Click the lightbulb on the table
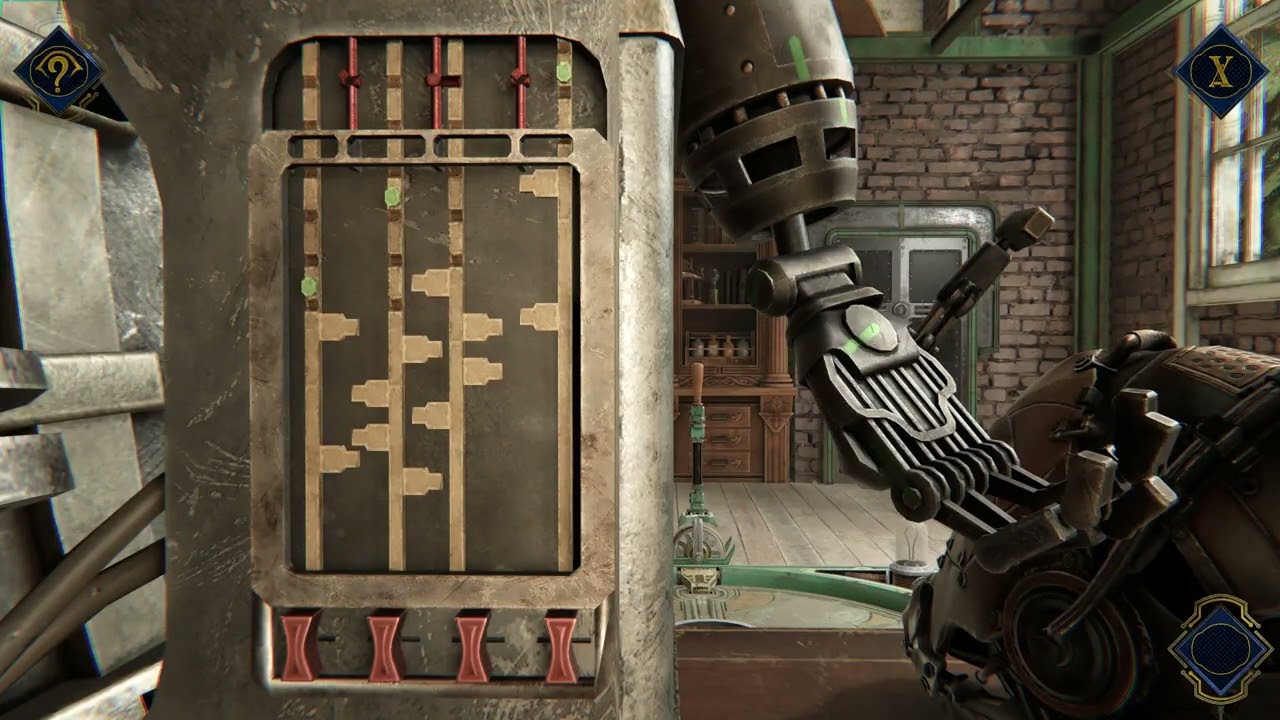 [913, 540]
